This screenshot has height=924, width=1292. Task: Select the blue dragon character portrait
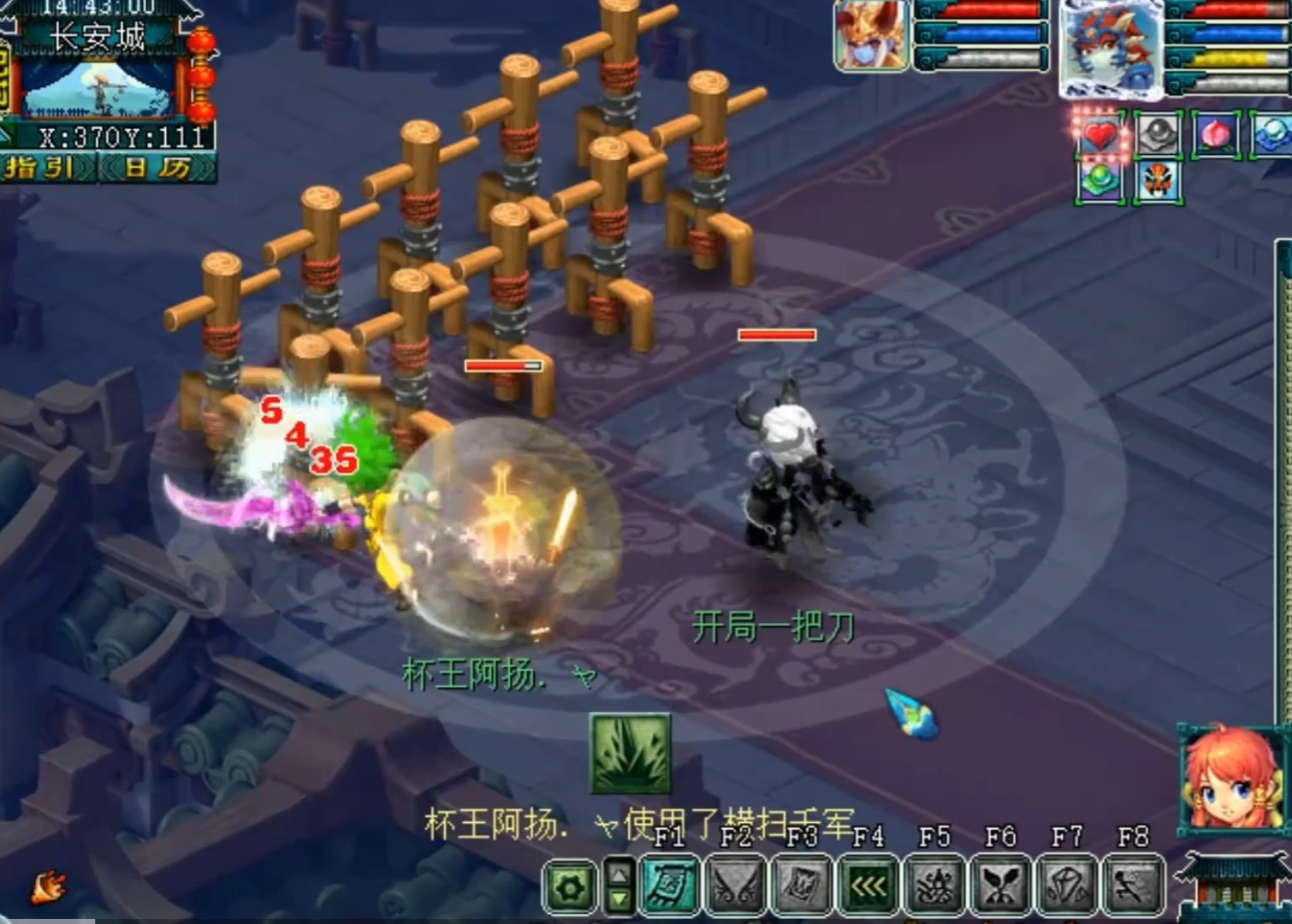point(1111,47)
